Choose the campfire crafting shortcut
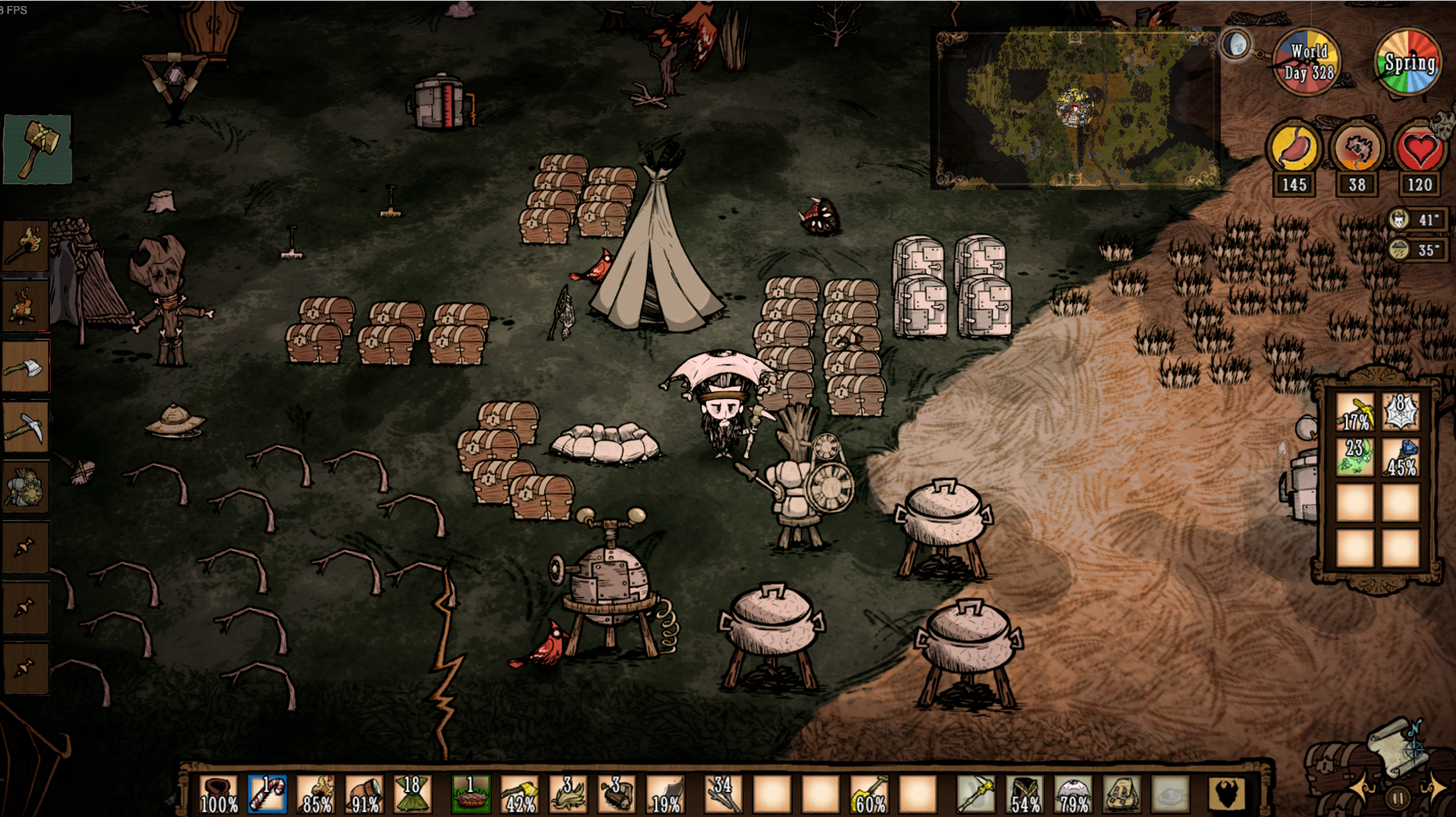This screenshot has height=817, width=1456. (25, 307)
